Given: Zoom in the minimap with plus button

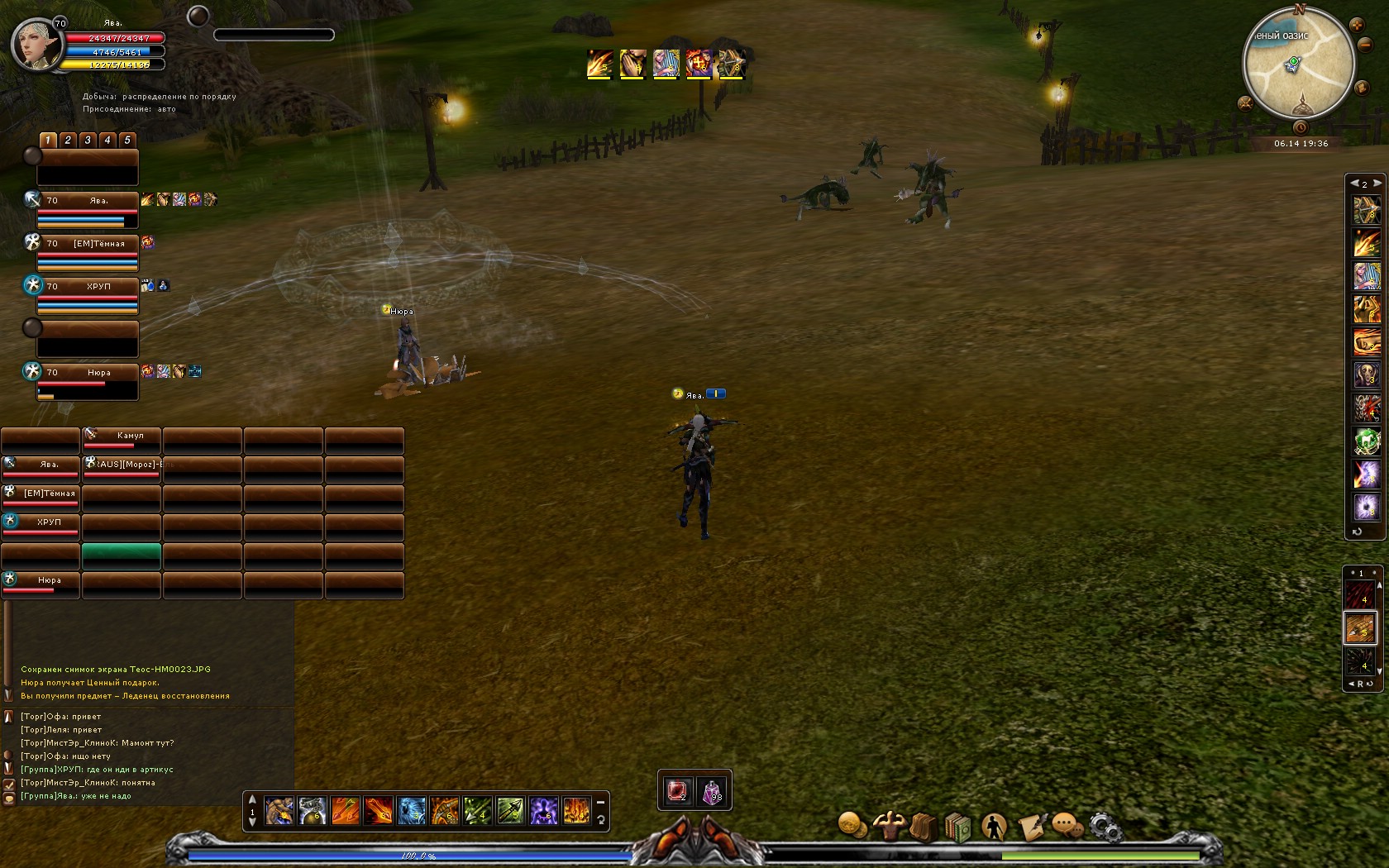Looking at the screenshot, I should [1357, 26].
